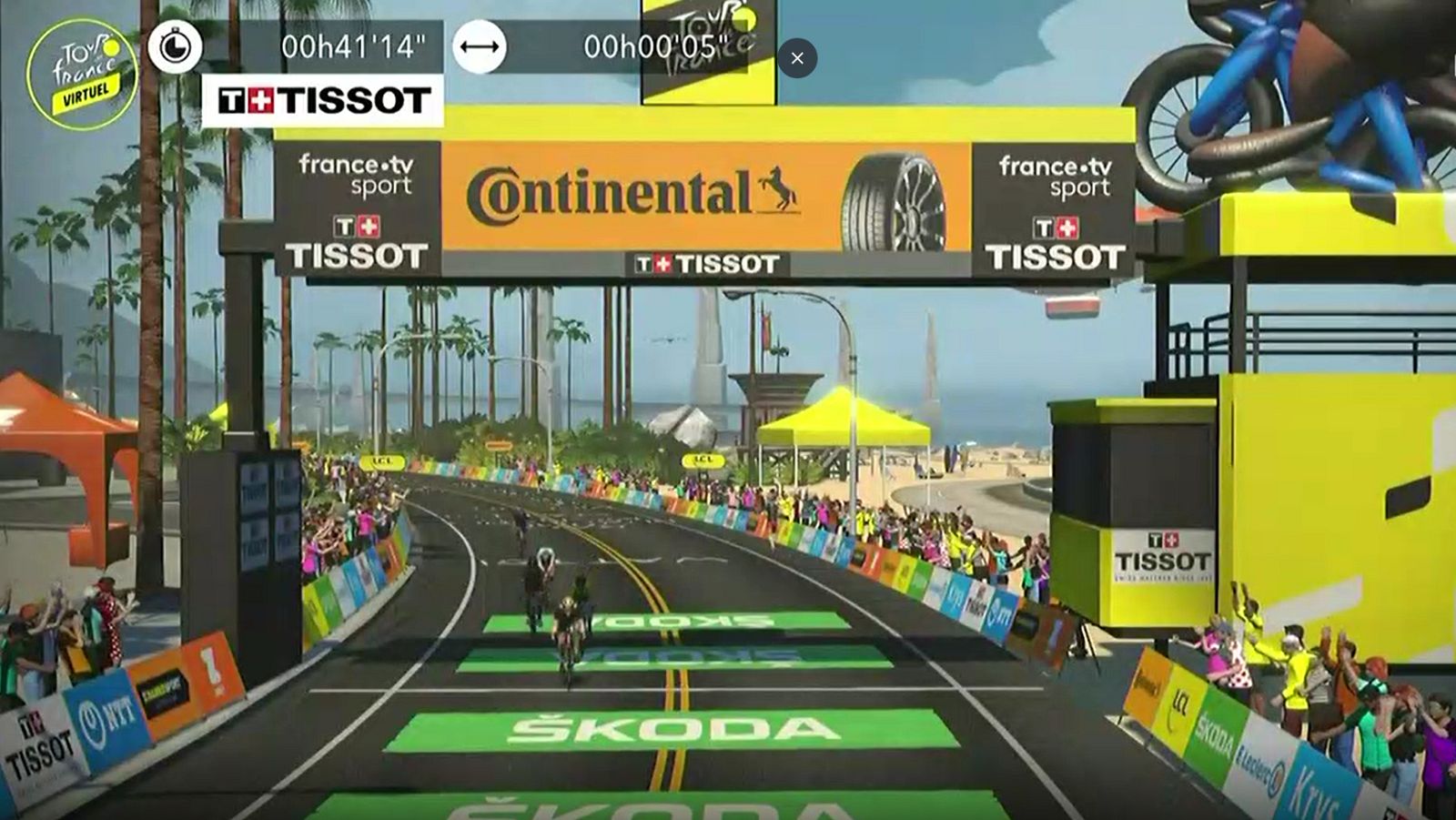Dismiss the overlay with the × button
Screen dimensions: 1456x820
[798, 58]
